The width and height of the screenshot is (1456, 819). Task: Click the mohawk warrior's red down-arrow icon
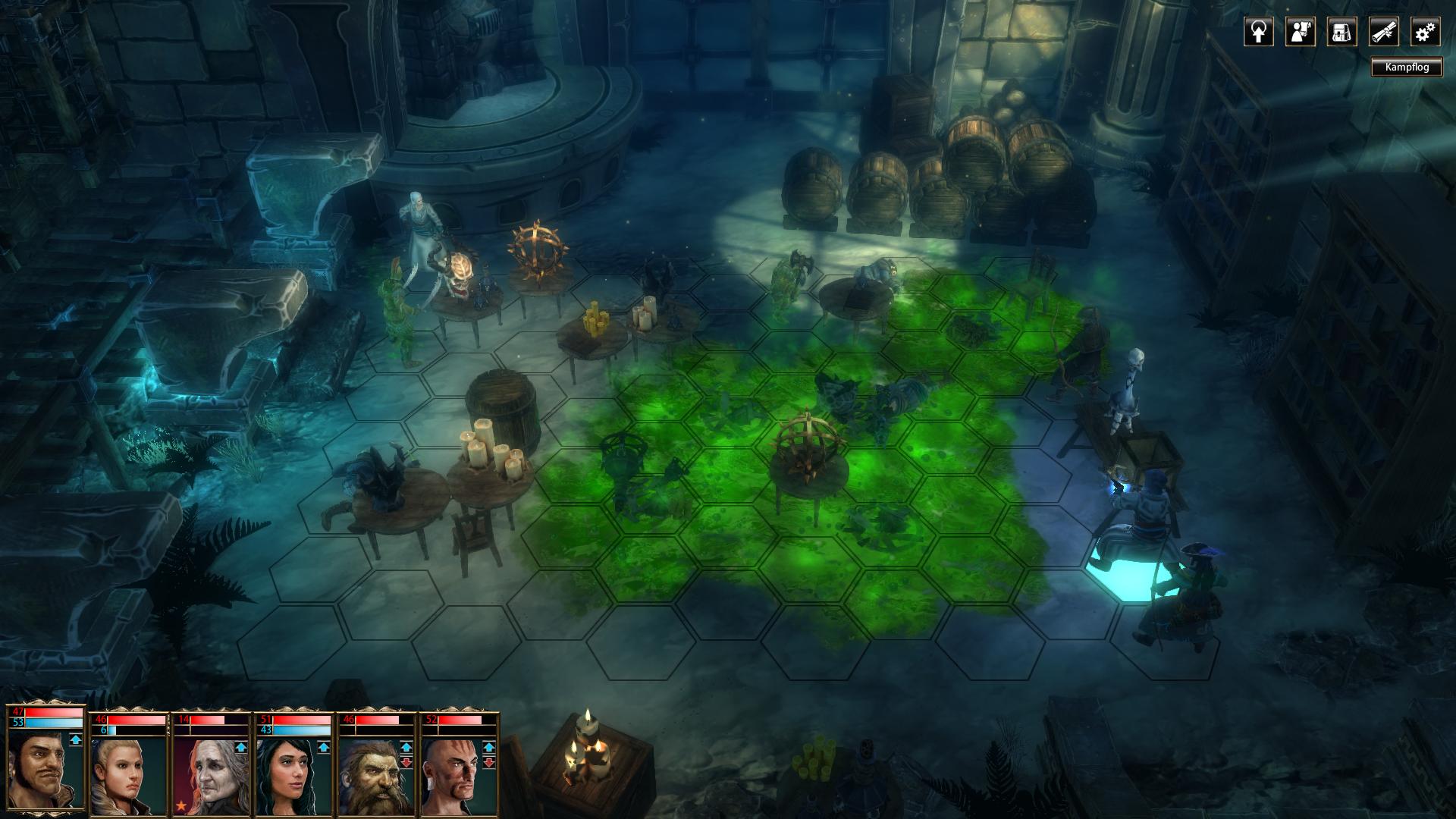point(489,762)
